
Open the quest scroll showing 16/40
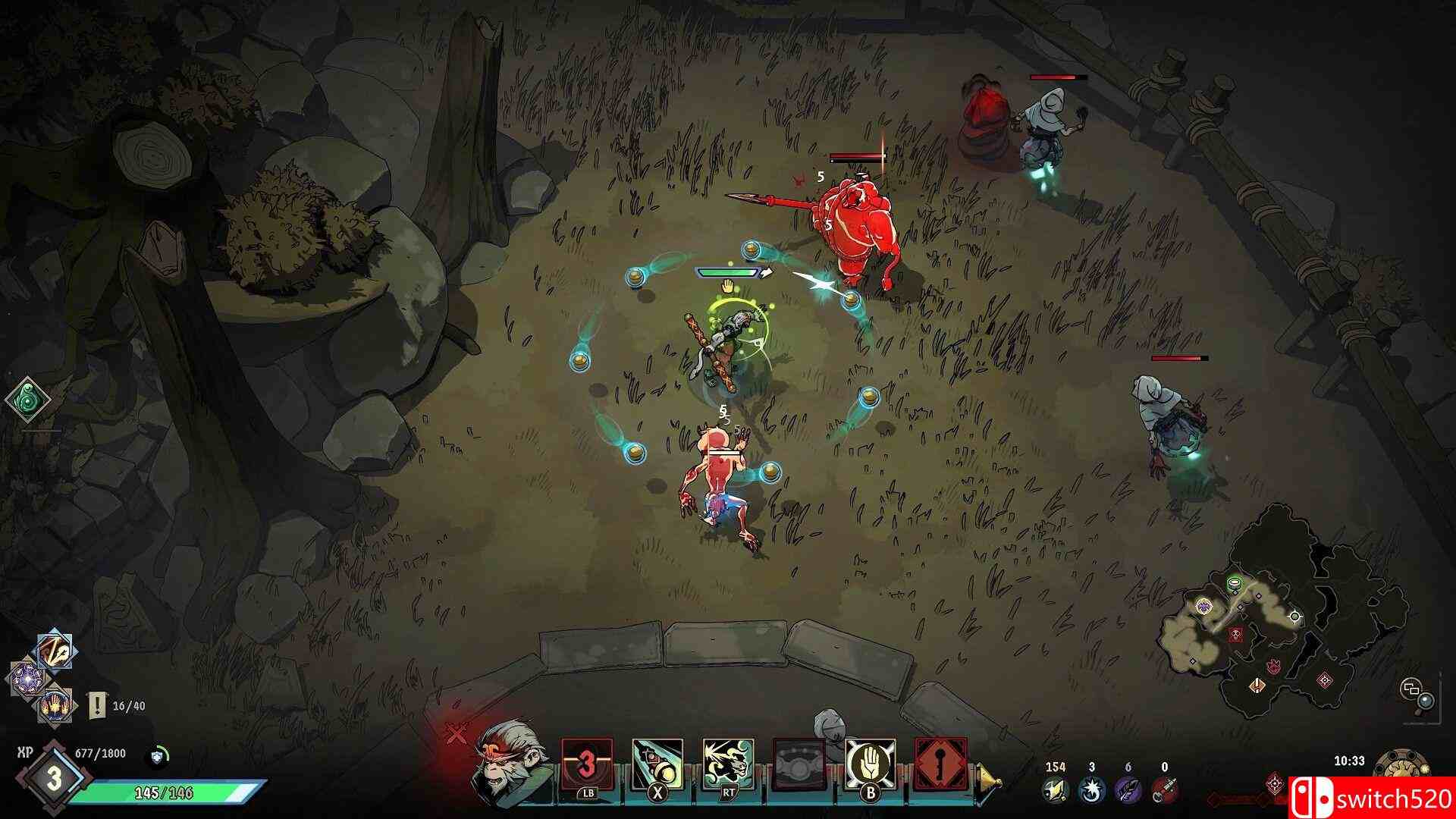coord(97,706)
